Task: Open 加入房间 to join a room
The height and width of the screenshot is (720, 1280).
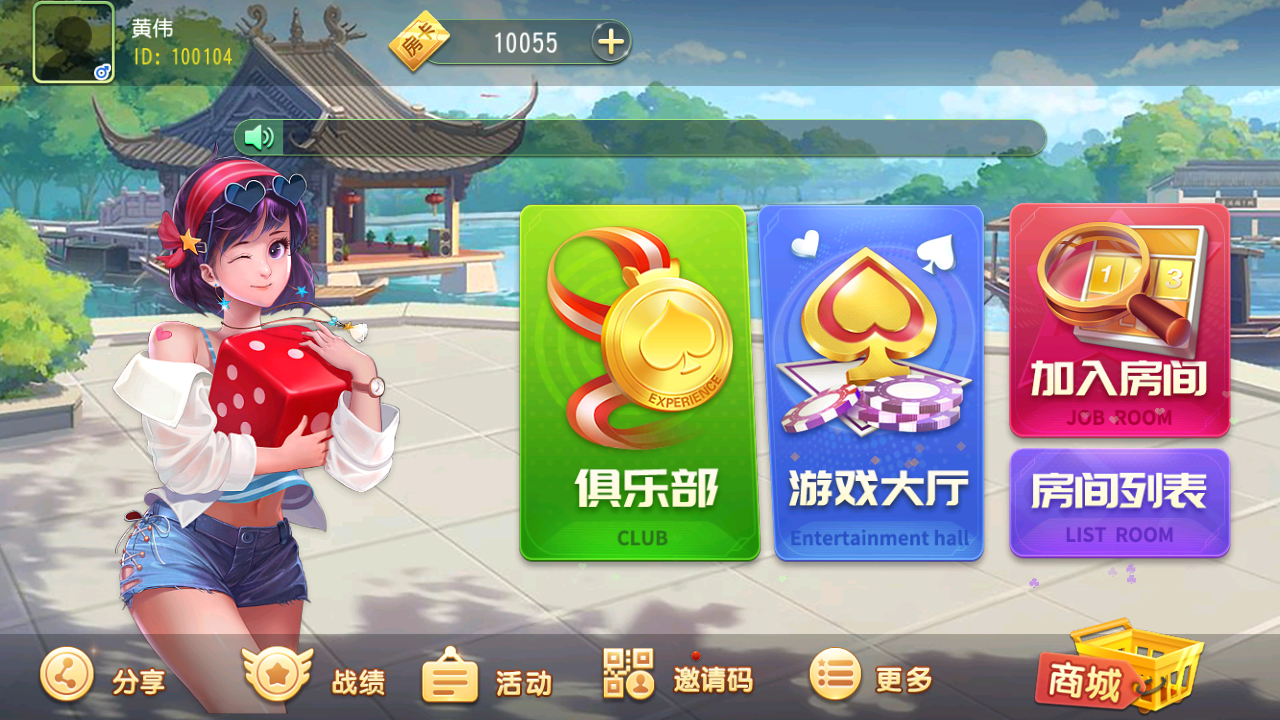Action: click(1120, 320)
